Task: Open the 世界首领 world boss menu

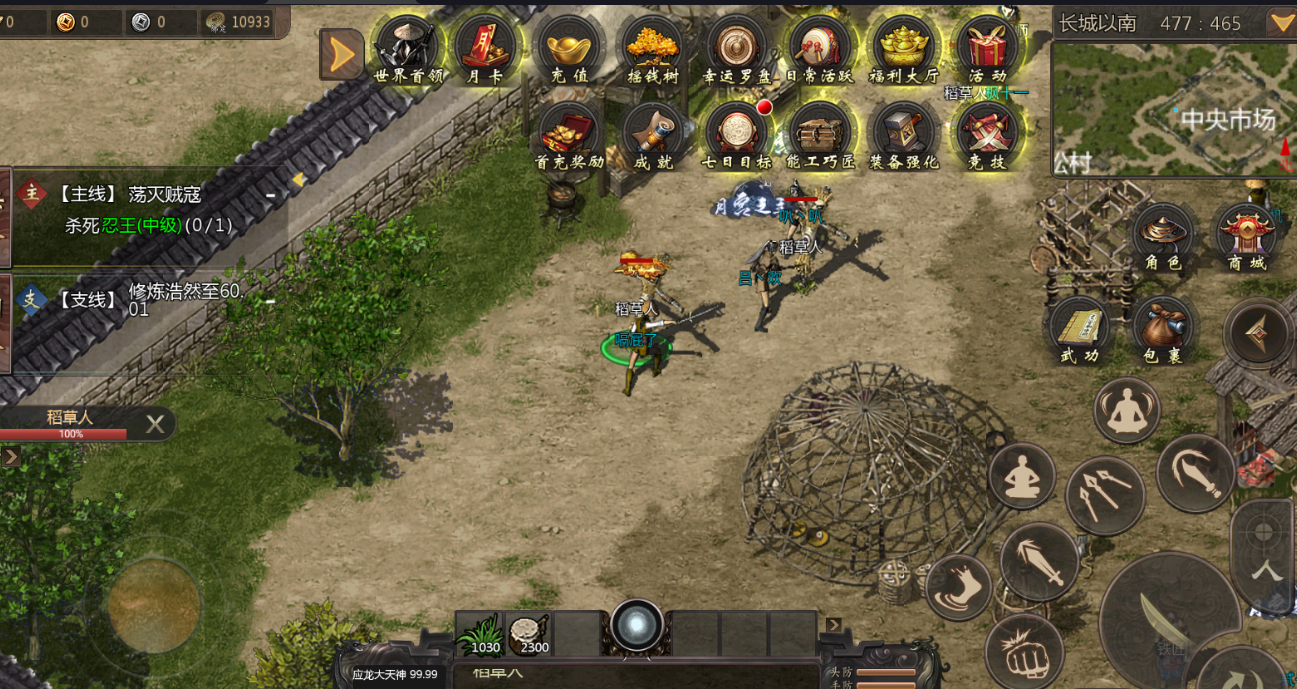Action: (408, 48)
